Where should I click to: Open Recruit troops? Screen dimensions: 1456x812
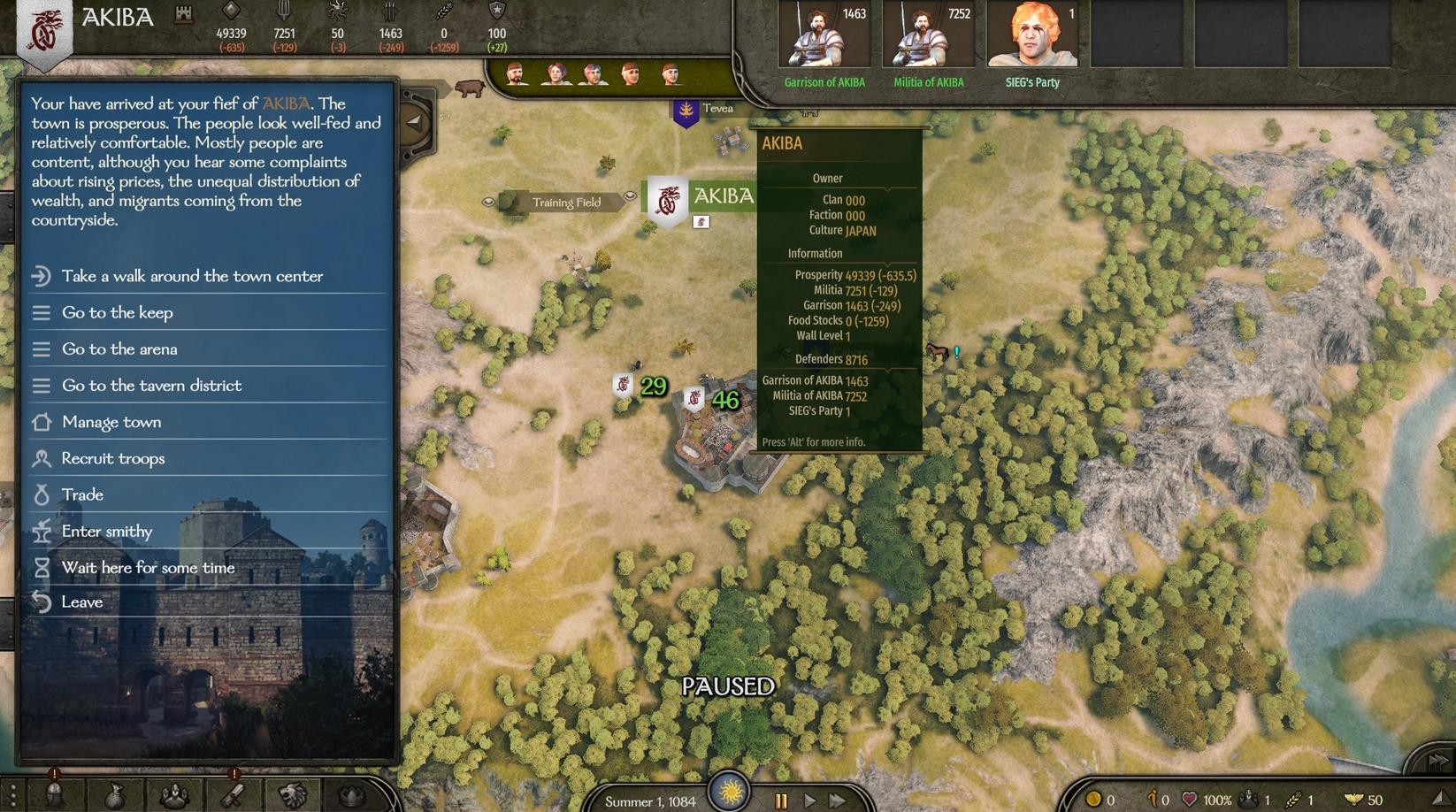coord(113,458)
